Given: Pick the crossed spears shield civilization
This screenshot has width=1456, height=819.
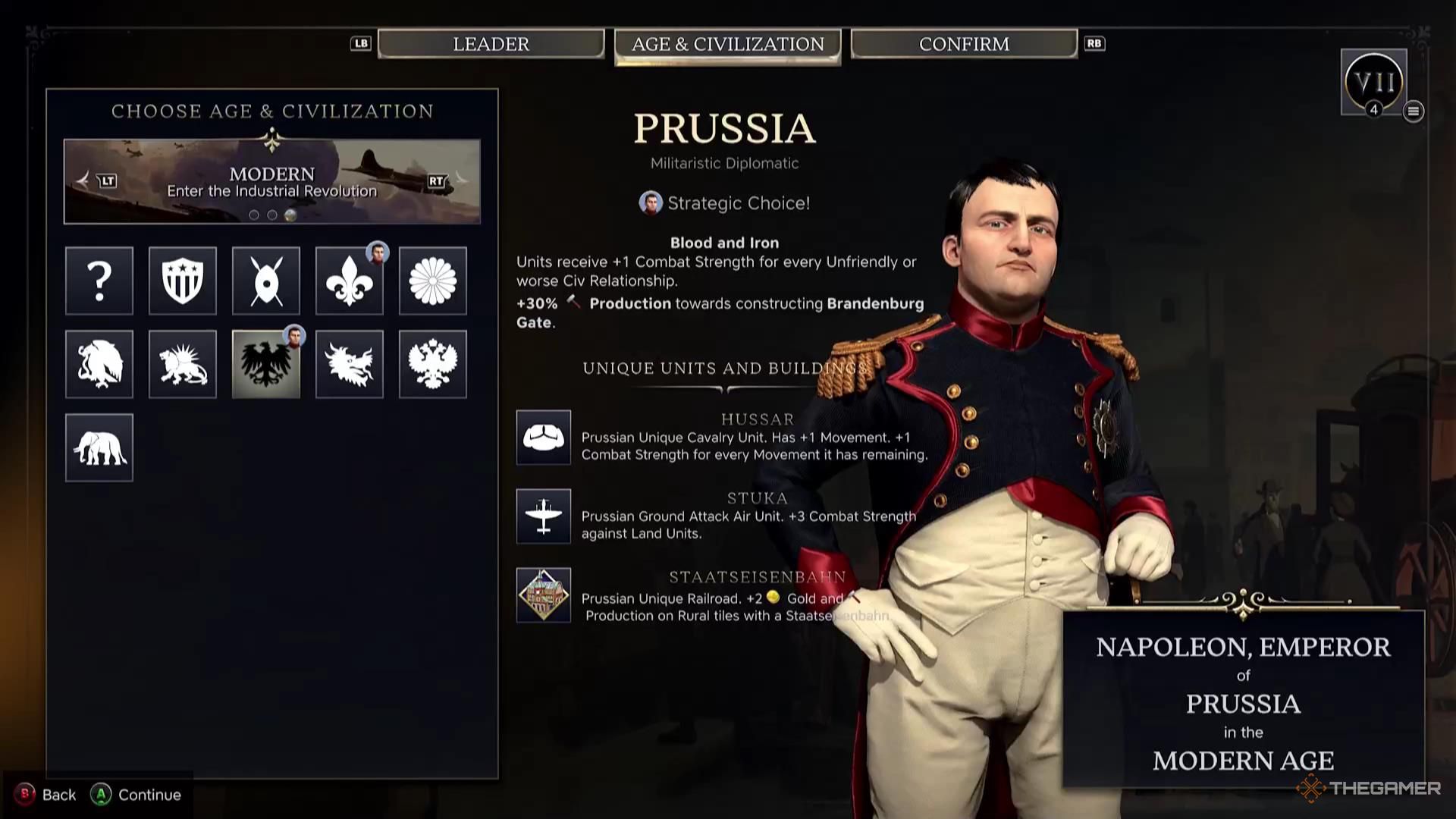Looking at the screenshot, I should click(x=266, y=281).
